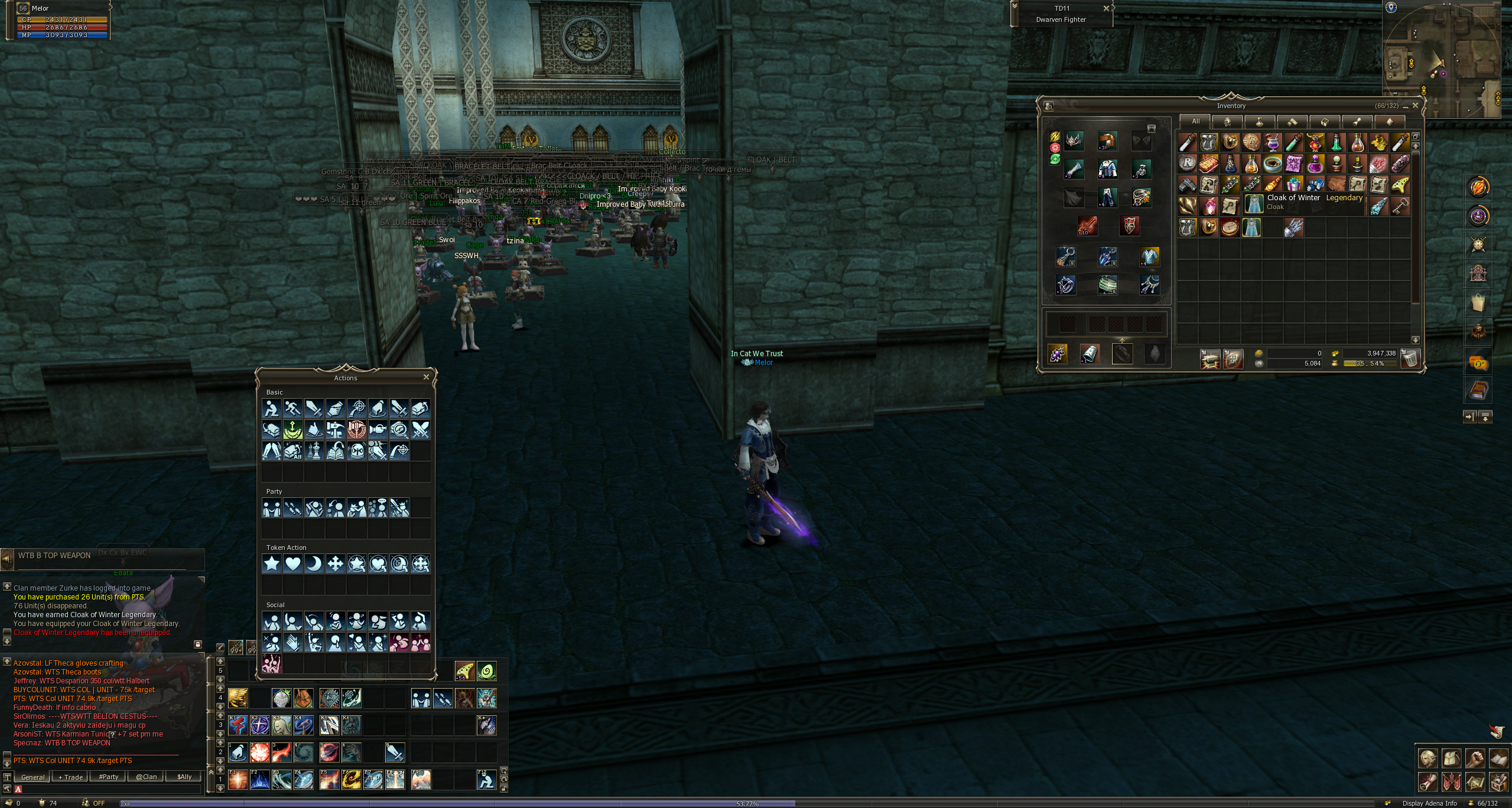This screenshot has width=1512, height=808.
Task: Close the Actions window
Action: [x=426, y=377]
